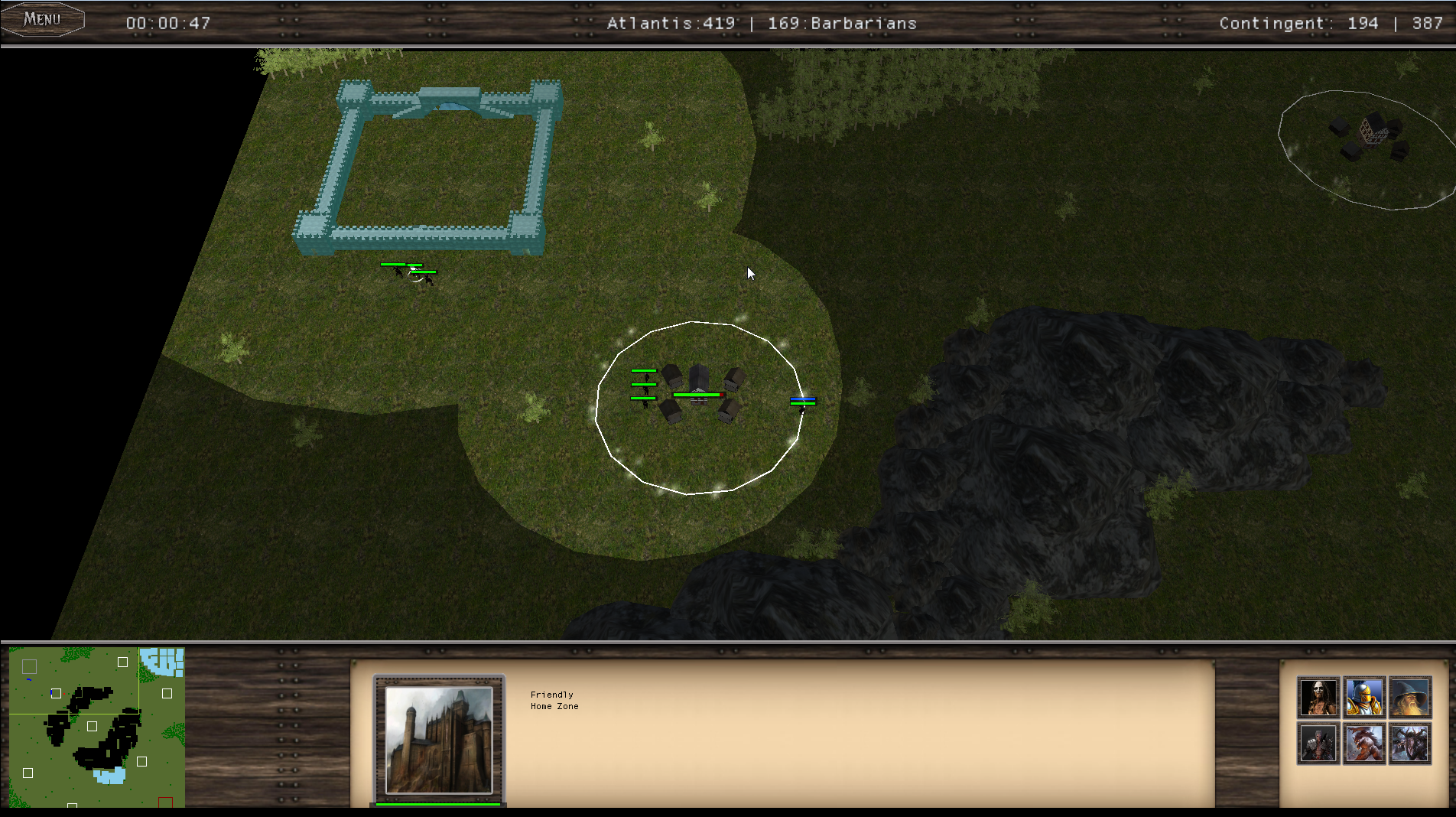Click the grey square marker on minimap
Screen dimensions: 1456x817
point(30,666)
